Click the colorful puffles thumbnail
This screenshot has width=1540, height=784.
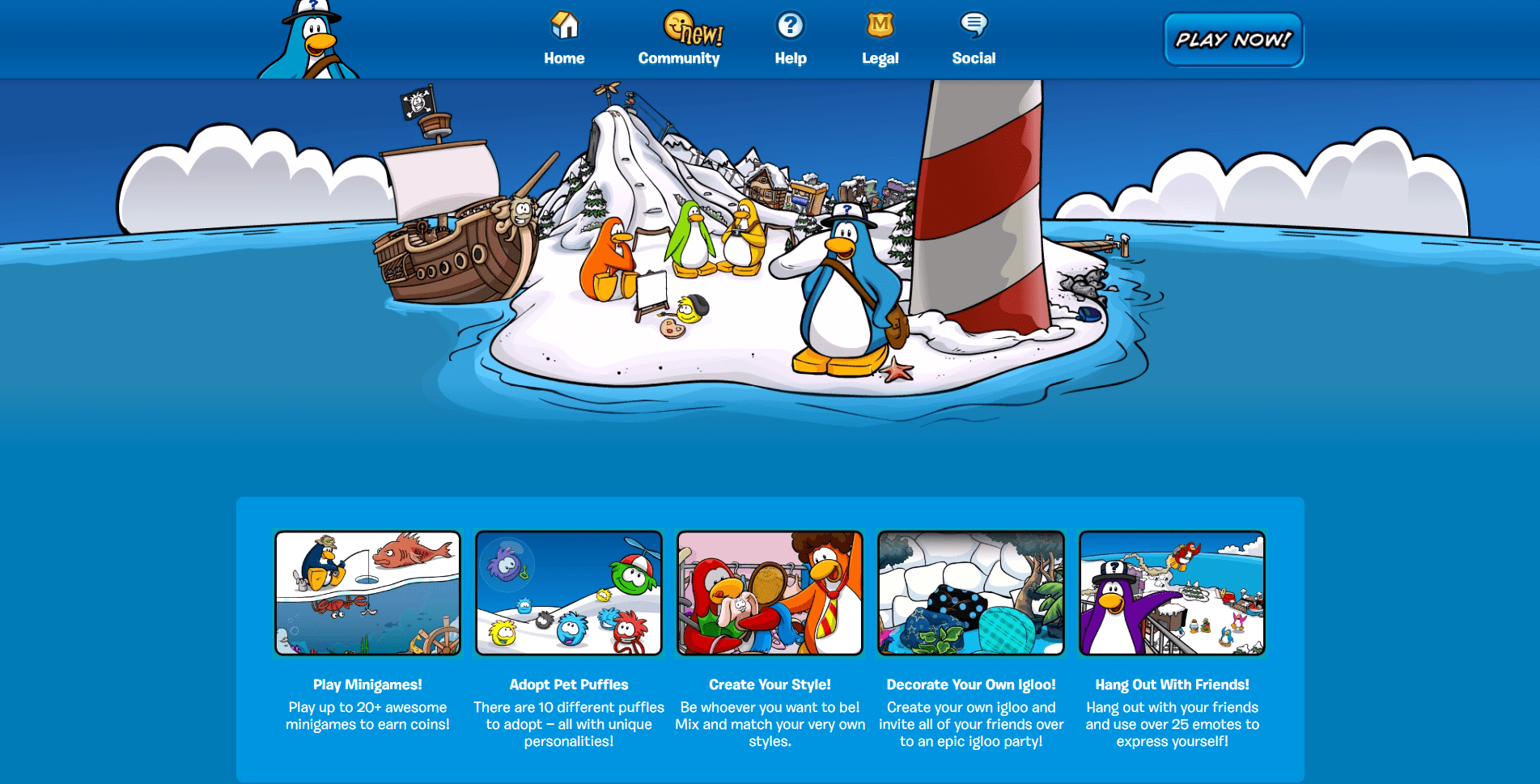click(x=568, y=593)
